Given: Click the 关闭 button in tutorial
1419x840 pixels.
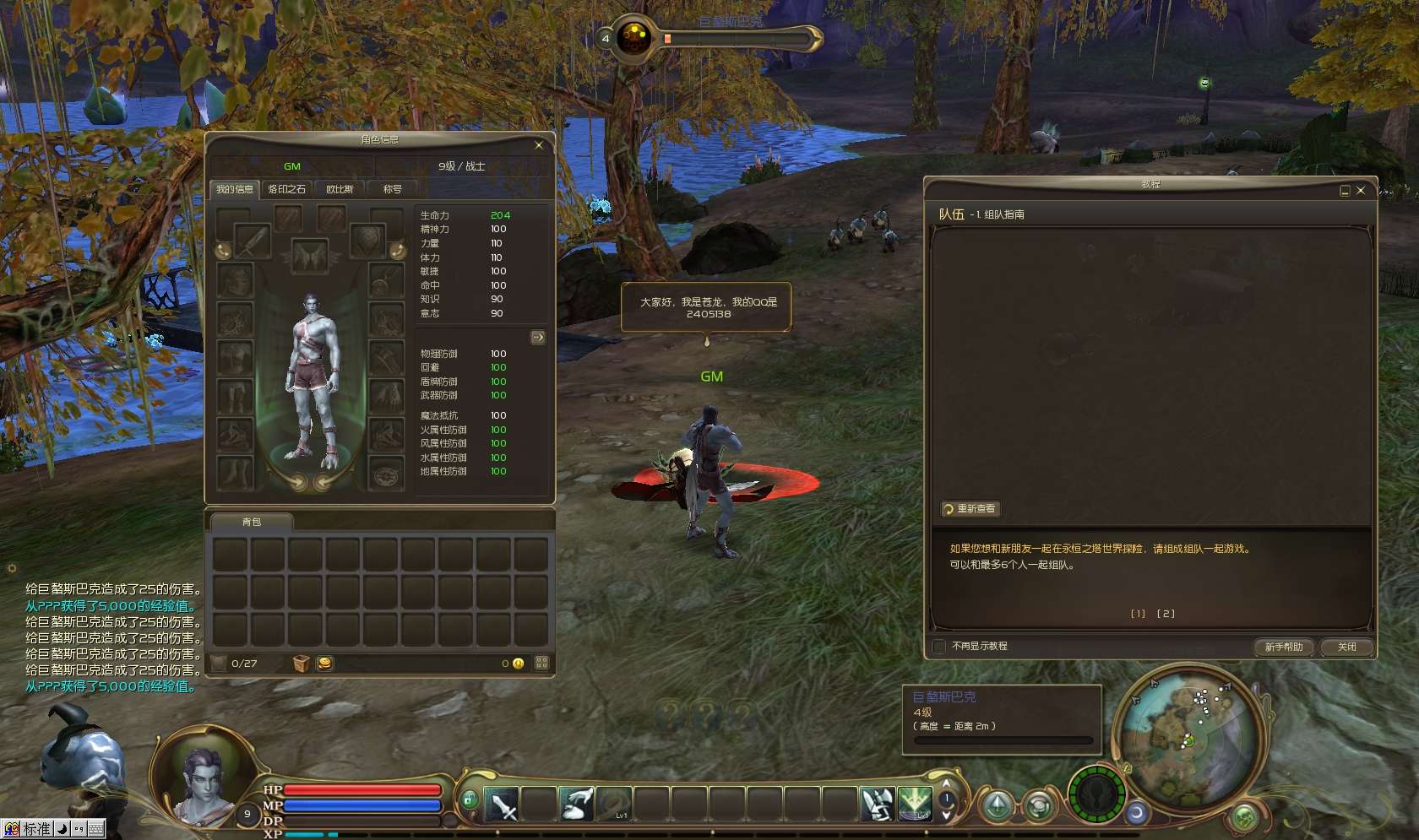Looking at the screenshot, I should coord(1346,647).
